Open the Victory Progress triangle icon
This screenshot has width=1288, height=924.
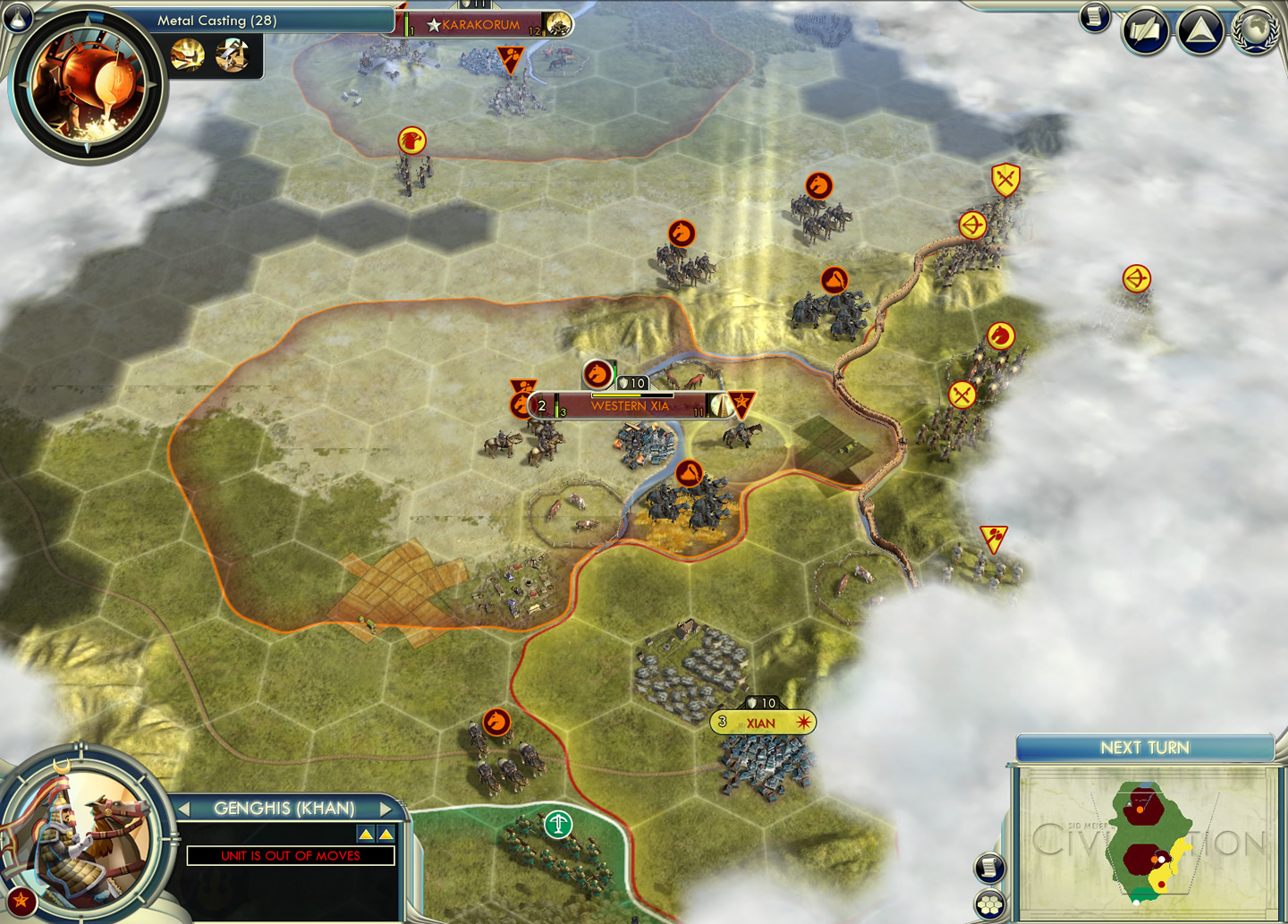pos(1199,30)
